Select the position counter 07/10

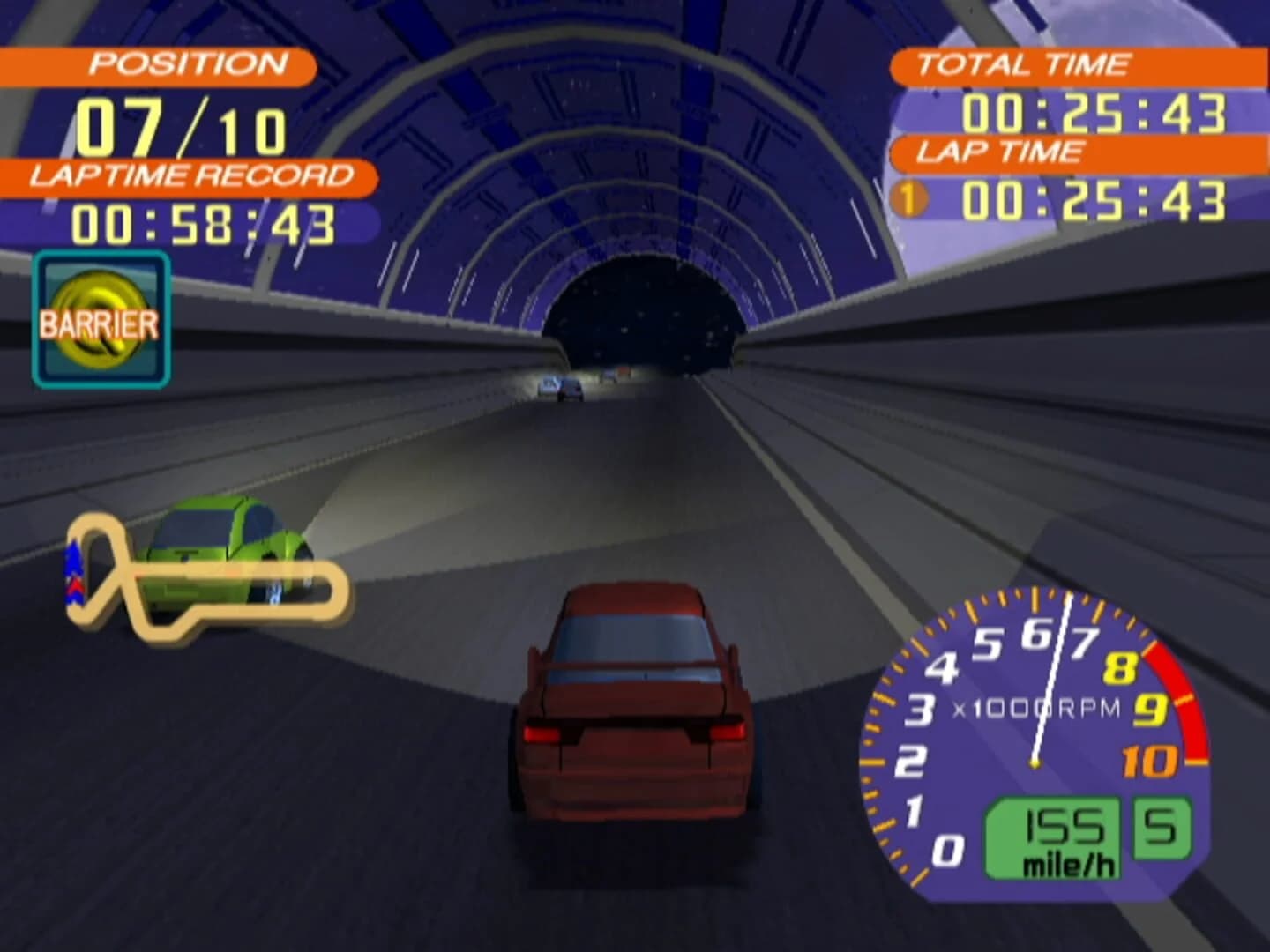[x=180, y=123]
